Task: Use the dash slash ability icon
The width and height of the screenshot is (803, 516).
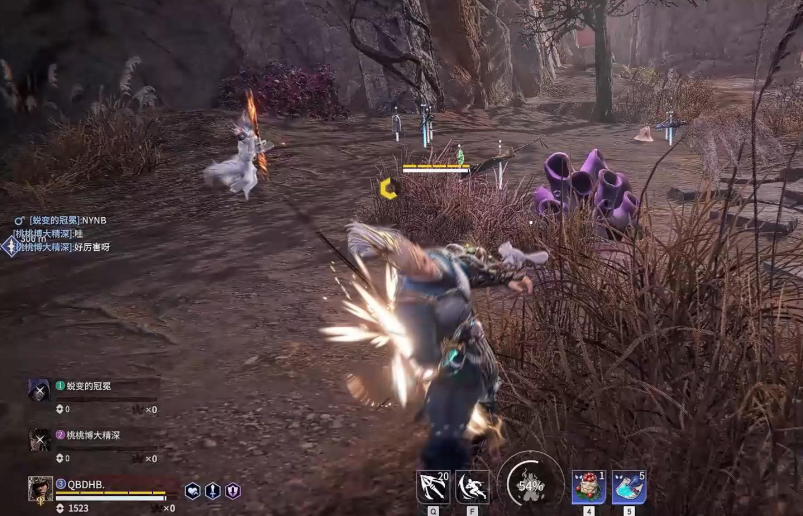Action: (472, 487)
